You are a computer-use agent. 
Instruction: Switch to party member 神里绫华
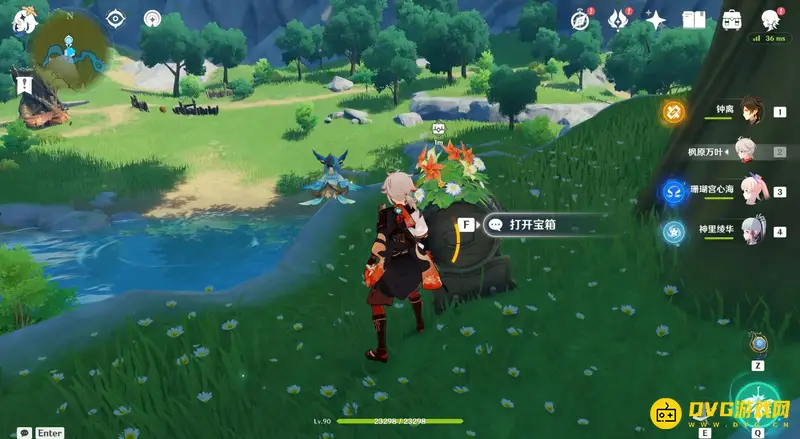(750, 232)
